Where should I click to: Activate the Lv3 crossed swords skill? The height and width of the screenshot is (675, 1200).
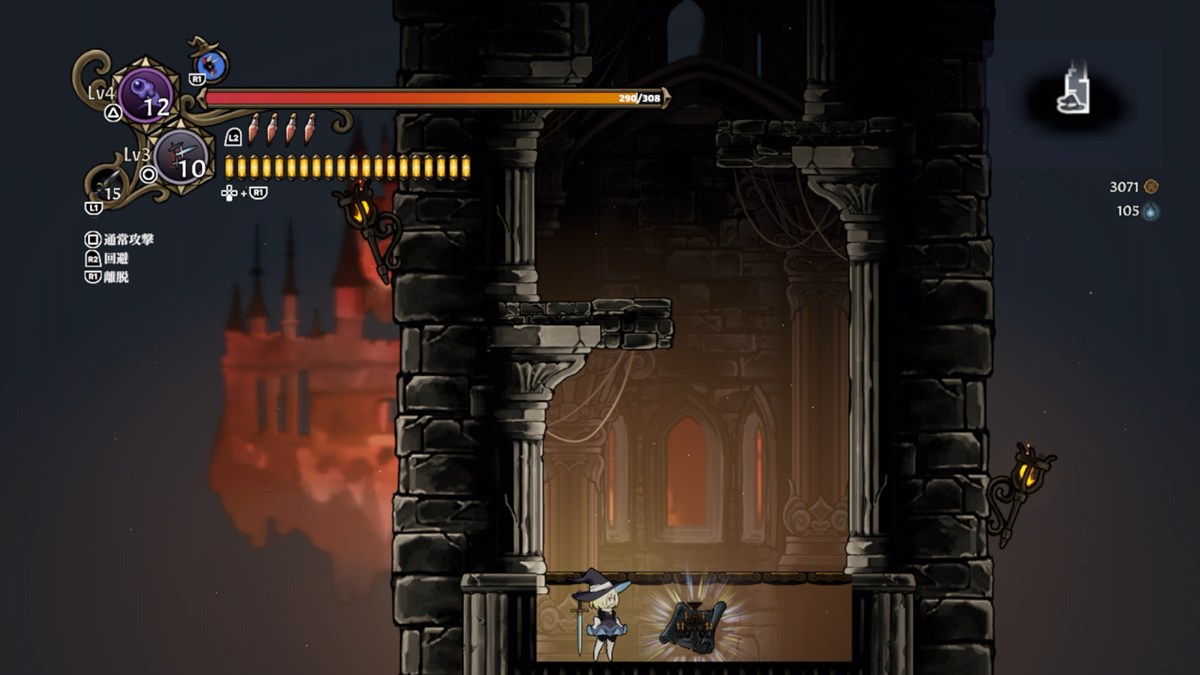pos(182,157)
